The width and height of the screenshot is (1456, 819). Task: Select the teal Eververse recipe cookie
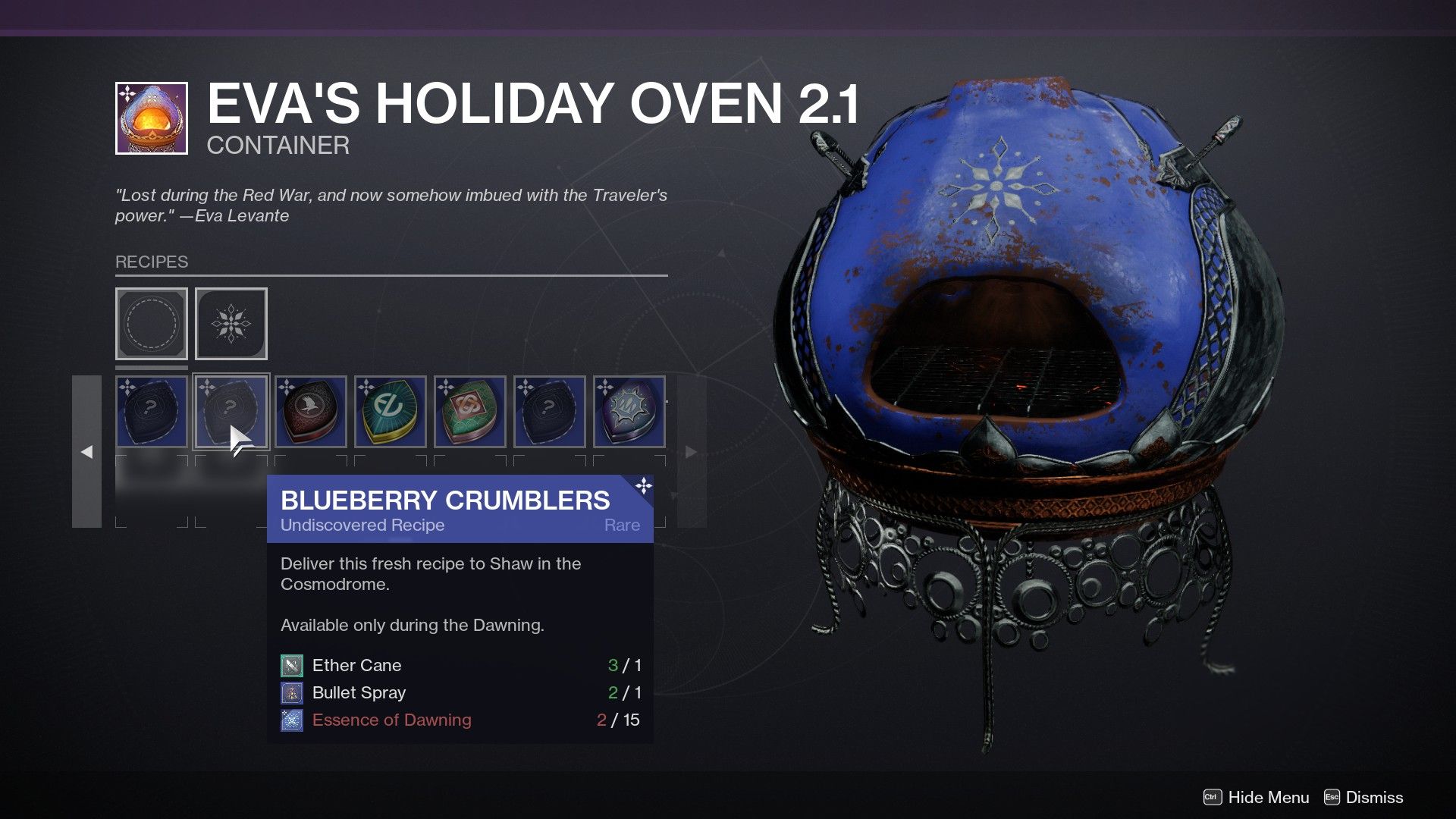click(x=391, y=412)
